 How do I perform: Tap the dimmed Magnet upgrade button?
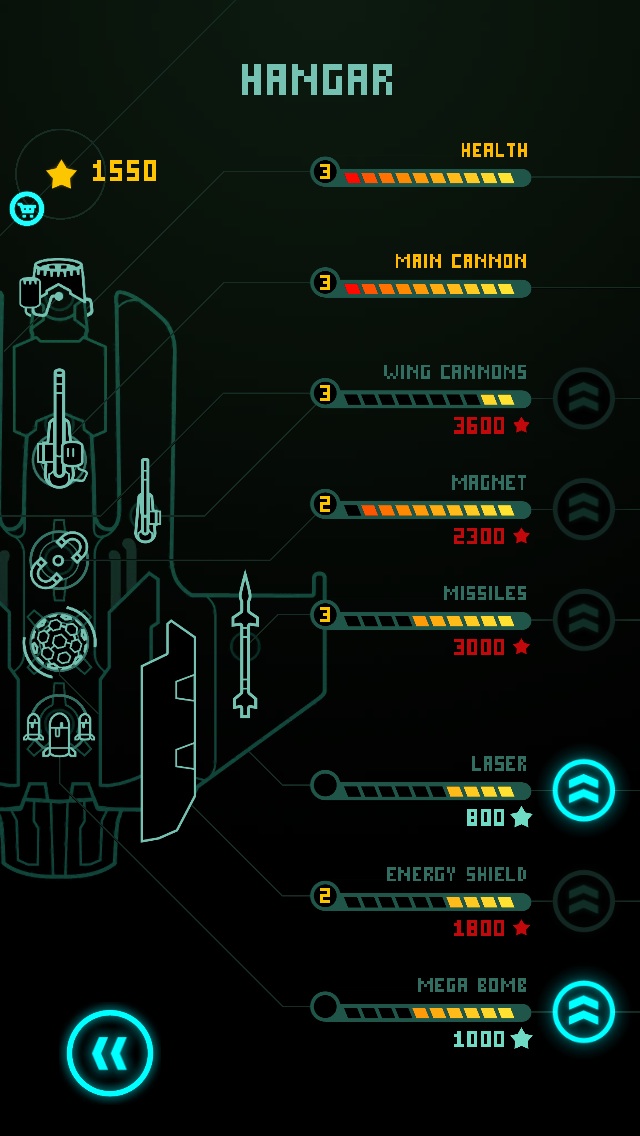coord(584,509)
